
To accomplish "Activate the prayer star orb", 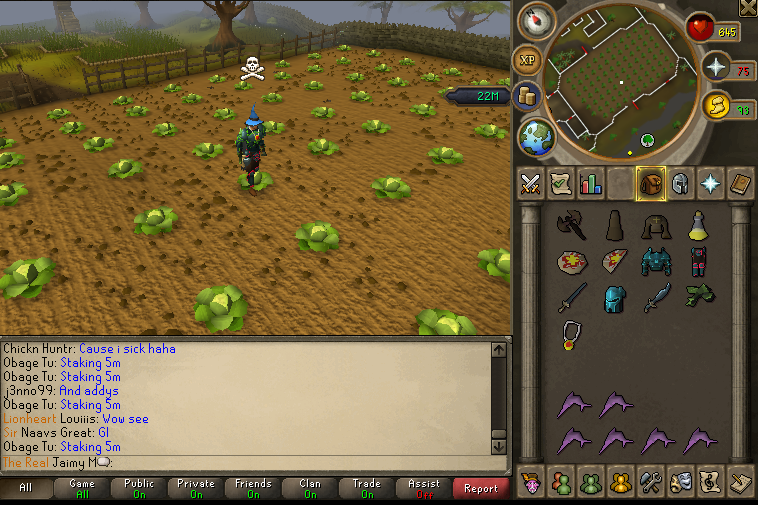I will [716, 67].
